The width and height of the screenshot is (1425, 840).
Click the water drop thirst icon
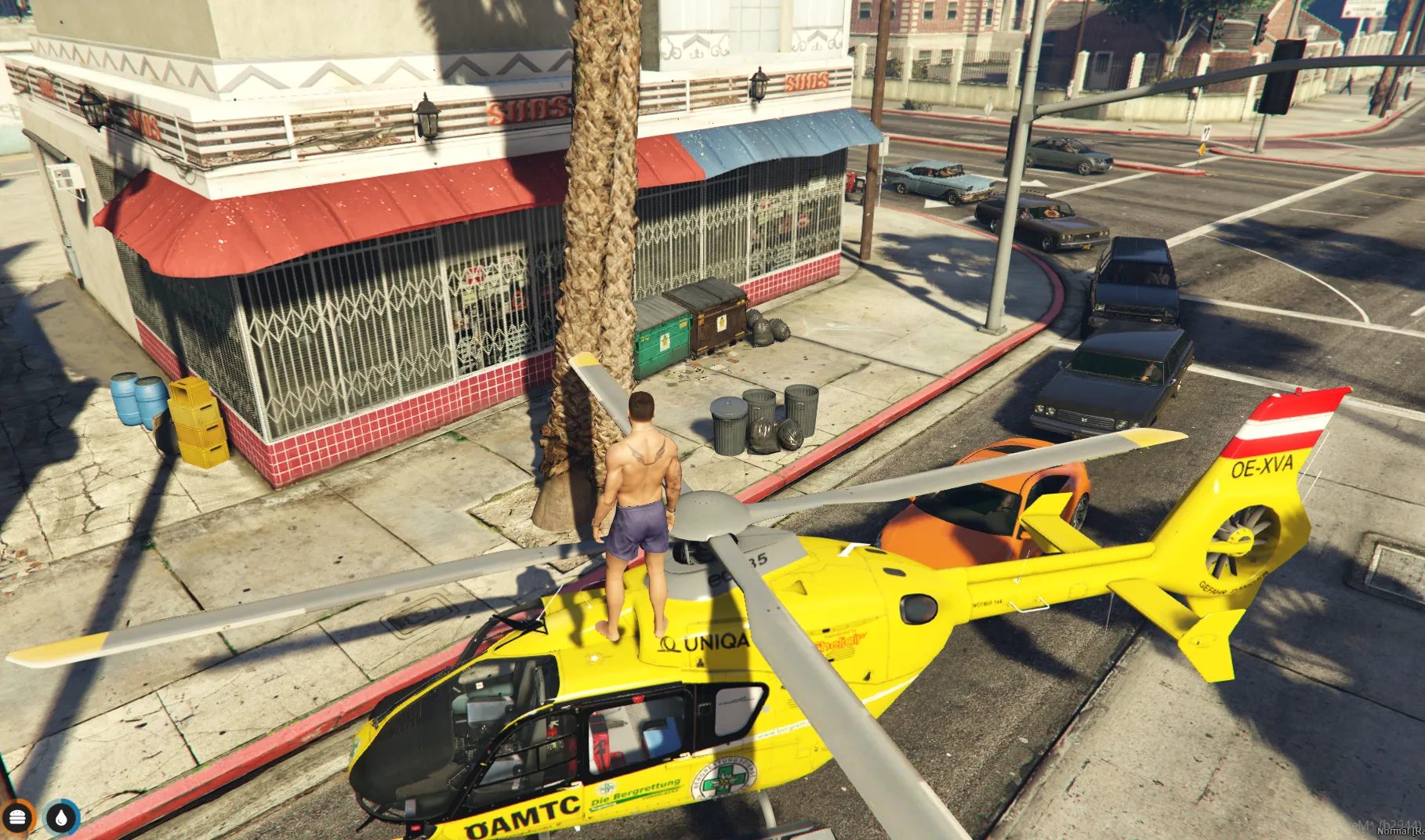pyautogui.click(x=62, y=817)
